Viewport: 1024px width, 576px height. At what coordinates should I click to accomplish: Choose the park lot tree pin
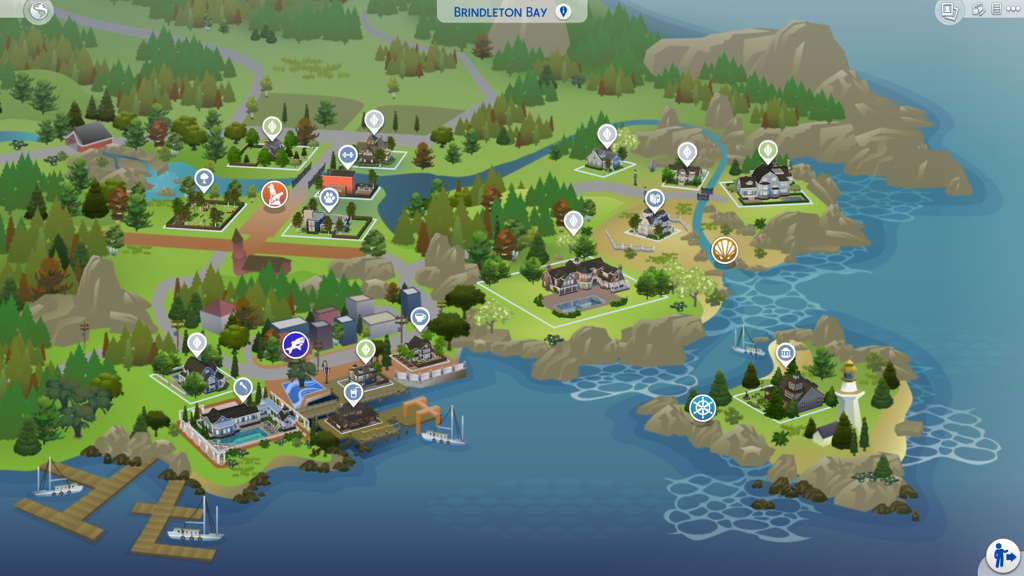(x=204, y=180)
